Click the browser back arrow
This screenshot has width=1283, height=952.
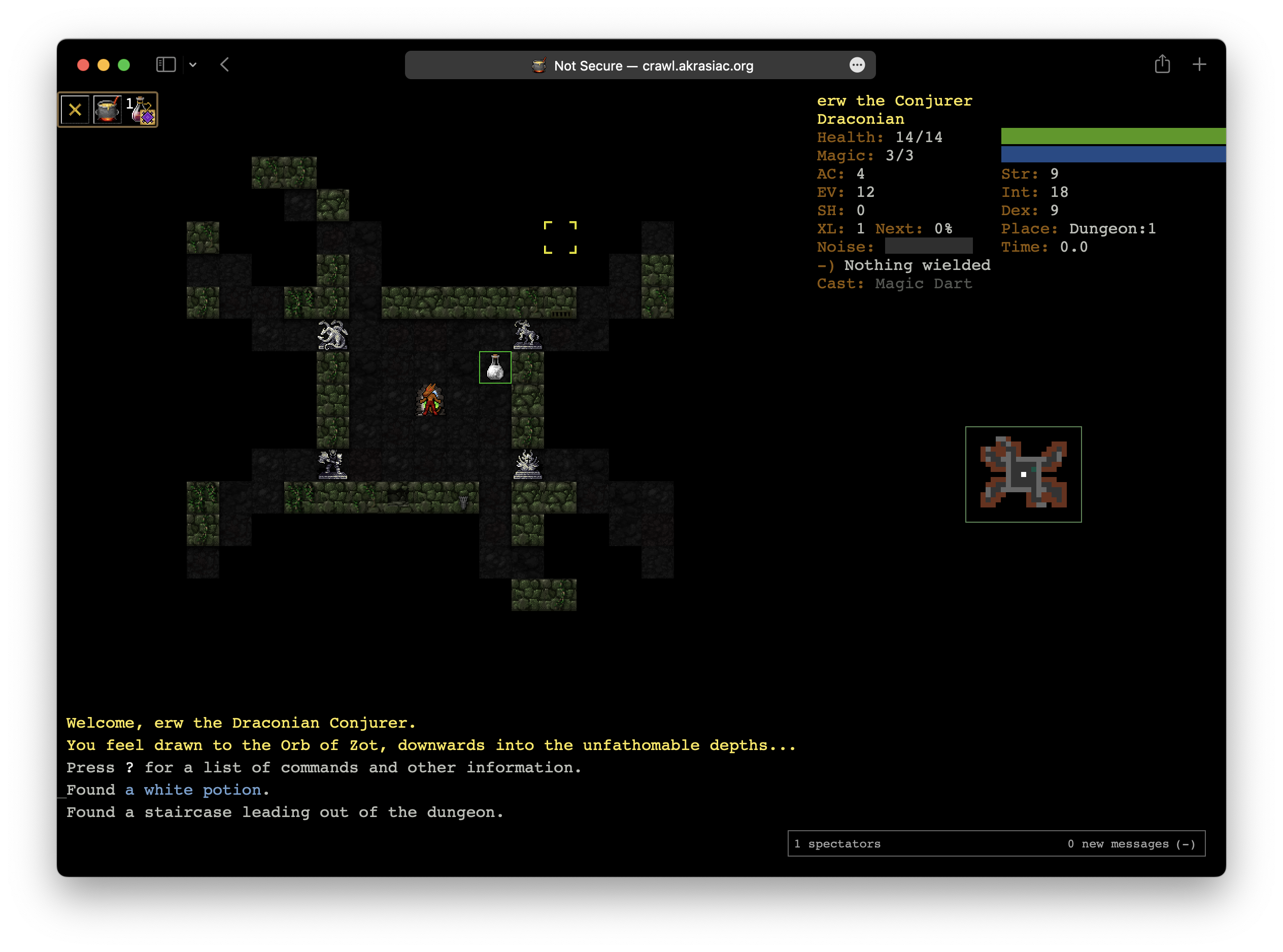(225, 64)
